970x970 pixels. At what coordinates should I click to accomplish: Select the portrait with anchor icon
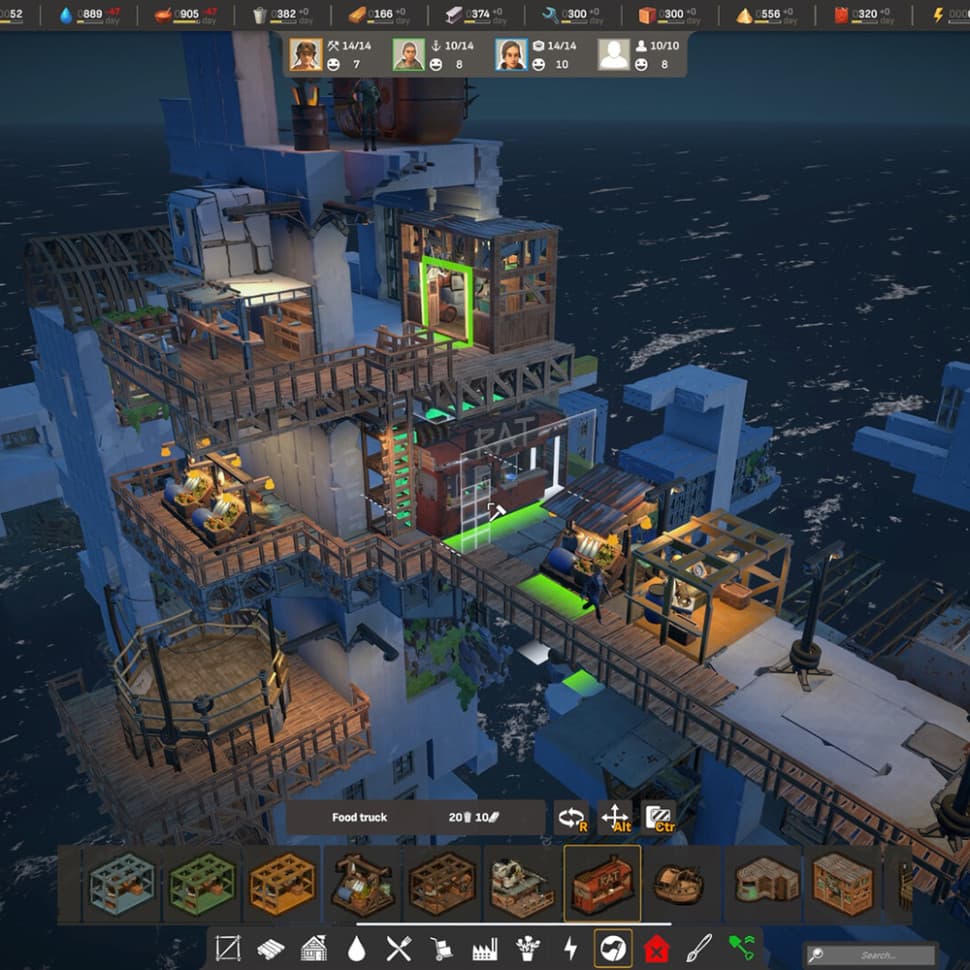409,55
